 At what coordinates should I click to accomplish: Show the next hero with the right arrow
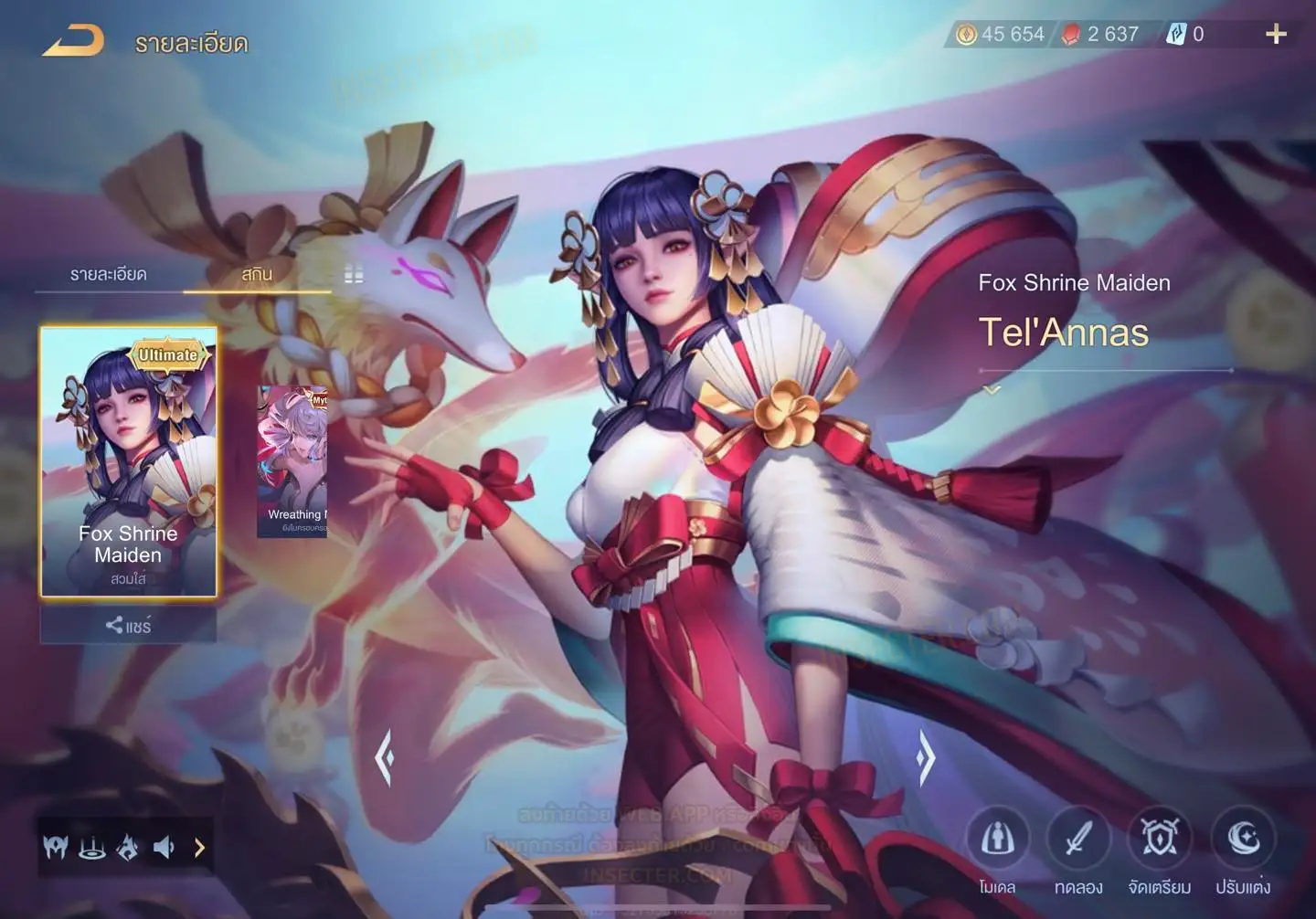925,757
